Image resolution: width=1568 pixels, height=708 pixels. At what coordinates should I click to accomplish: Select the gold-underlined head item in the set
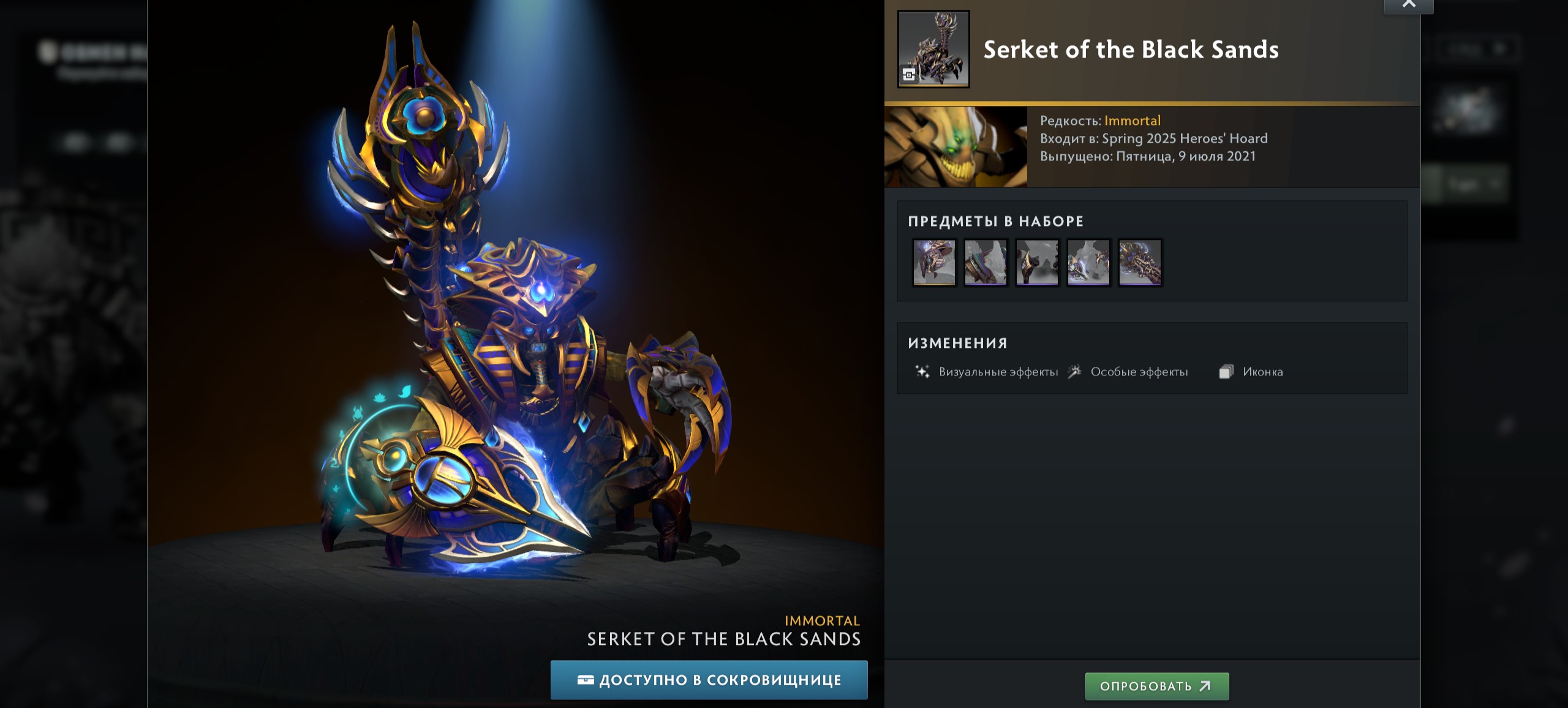[x=934, y=262]
